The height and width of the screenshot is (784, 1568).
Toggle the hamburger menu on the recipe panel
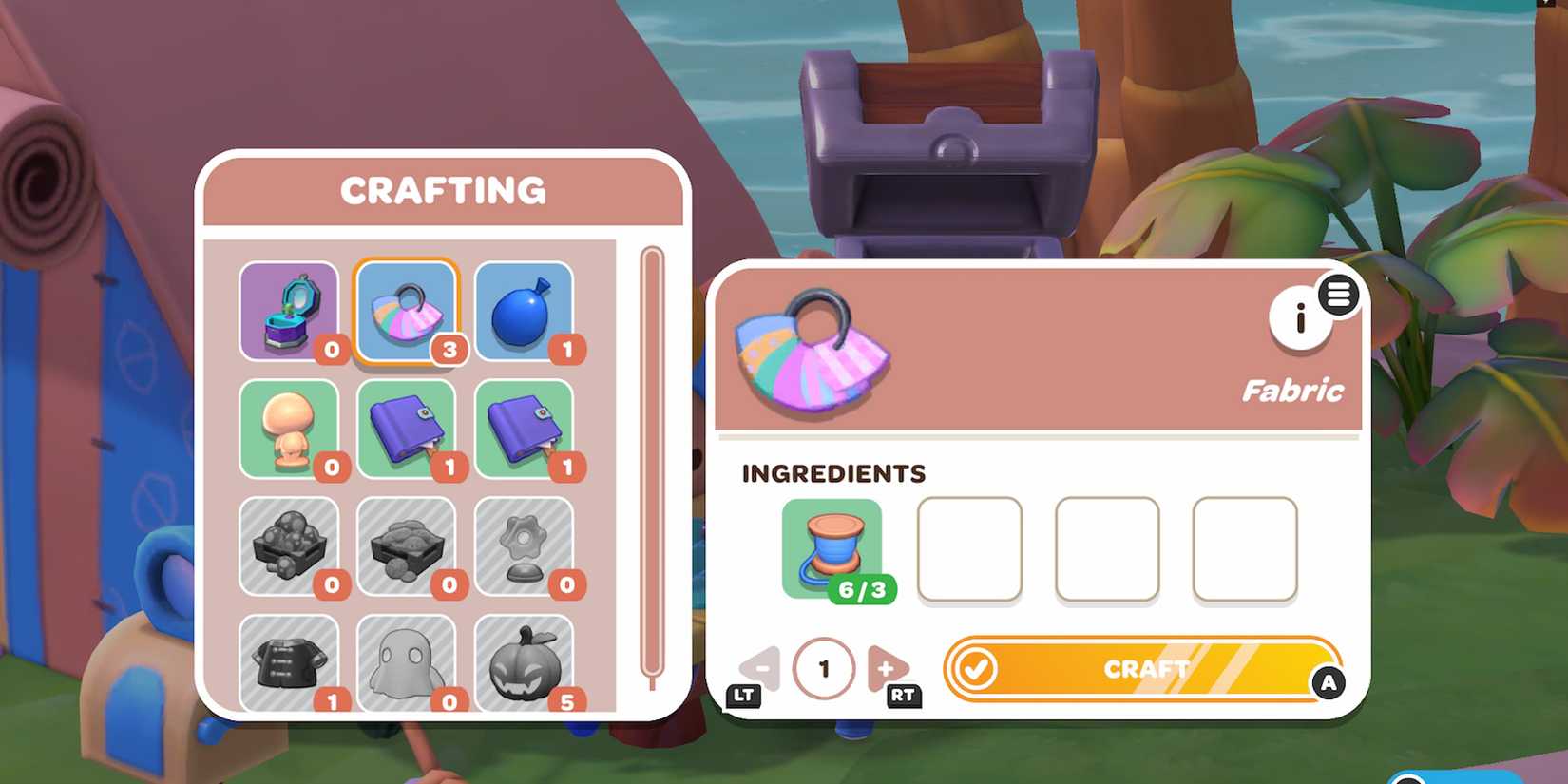[x=1340, y=296]
